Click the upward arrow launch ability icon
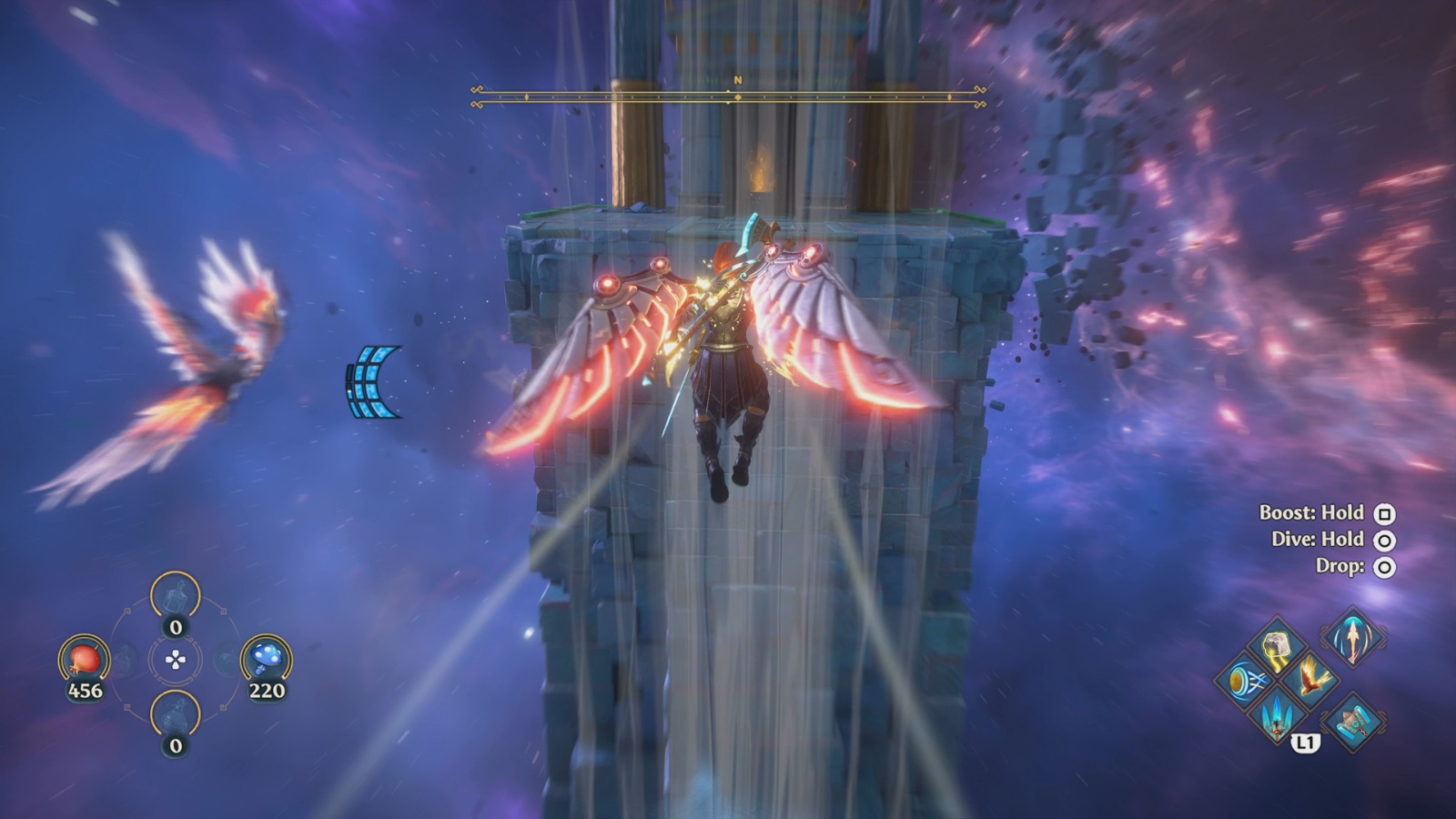Screen dimensions: 1456x819 1352,642
